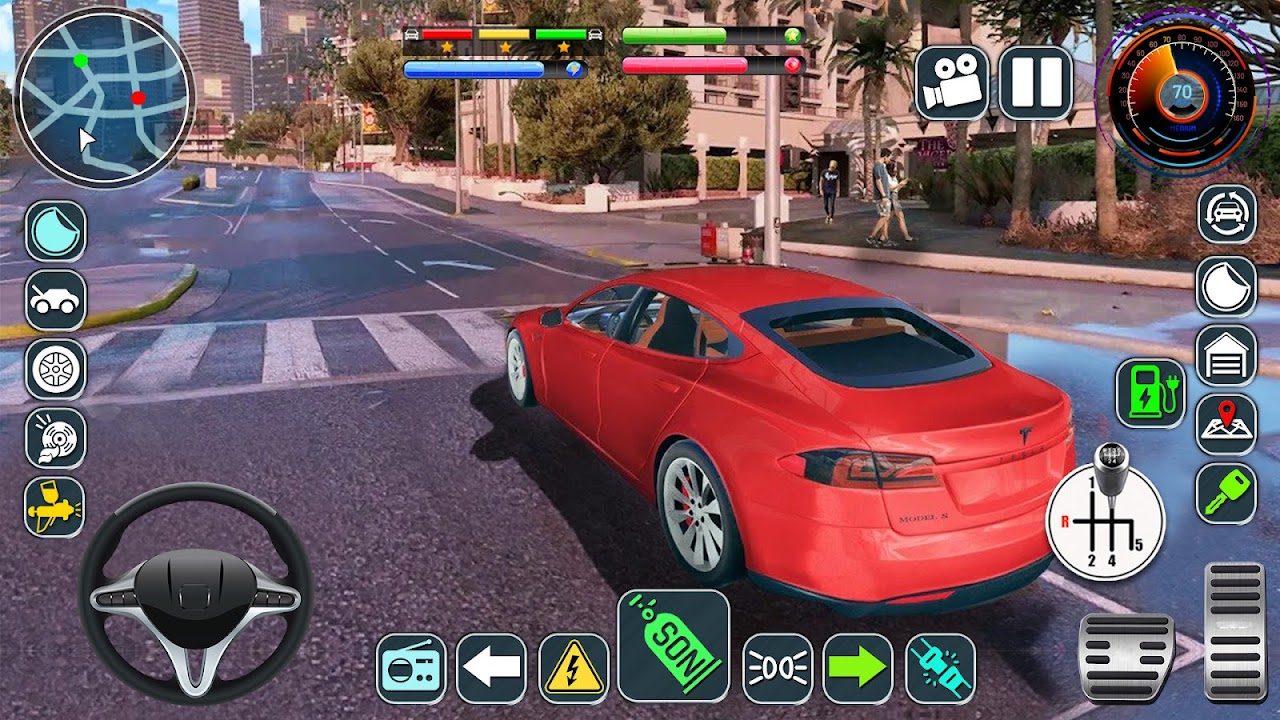Tap the steering wheel control
The width and height of the screenshot is (1280, 720).
coord(195,592)
